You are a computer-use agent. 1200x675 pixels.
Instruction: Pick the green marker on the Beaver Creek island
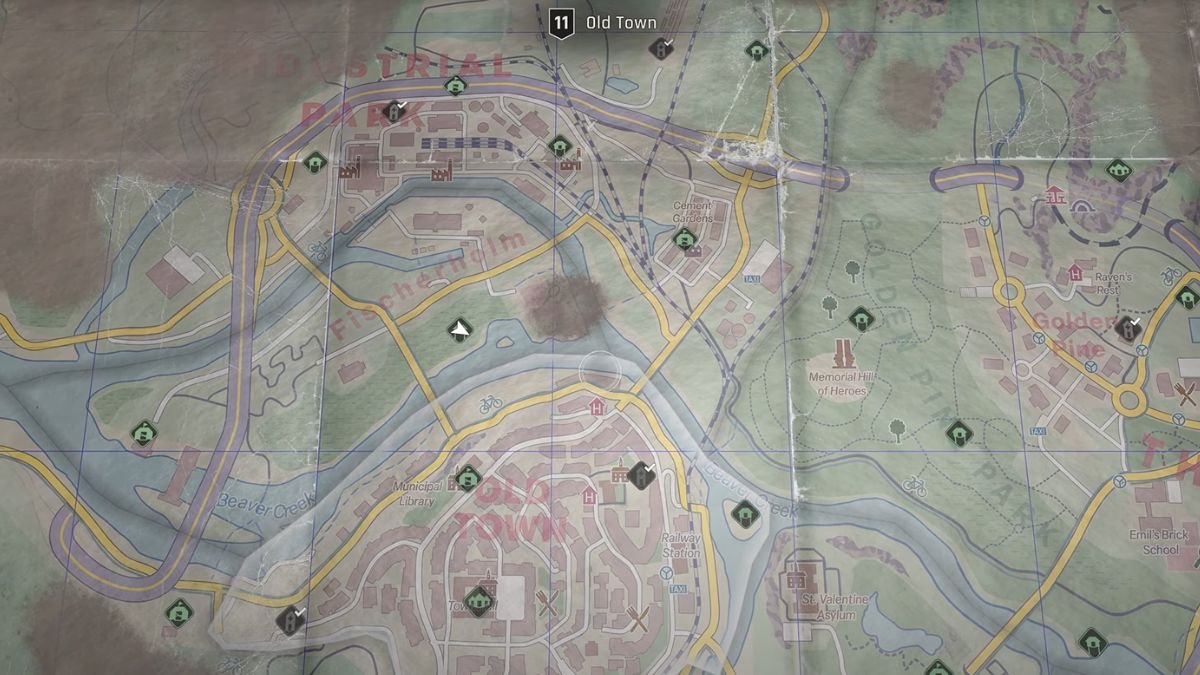click(x=743, y=514)
